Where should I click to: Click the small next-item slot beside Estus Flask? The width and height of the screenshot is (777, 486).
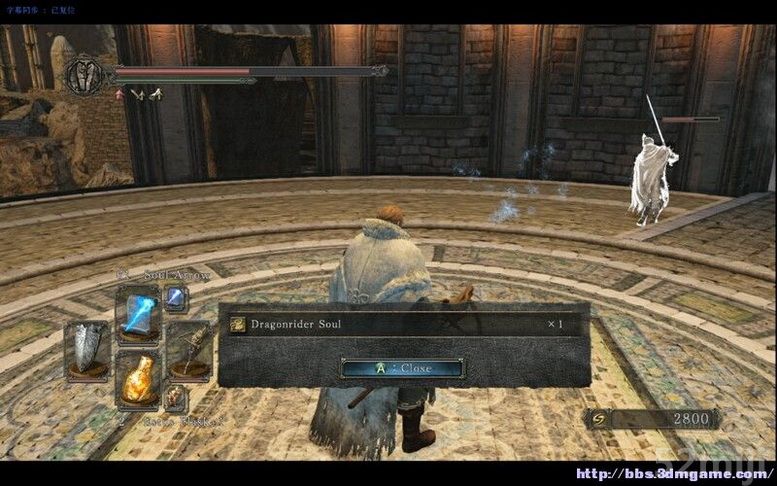175,397
